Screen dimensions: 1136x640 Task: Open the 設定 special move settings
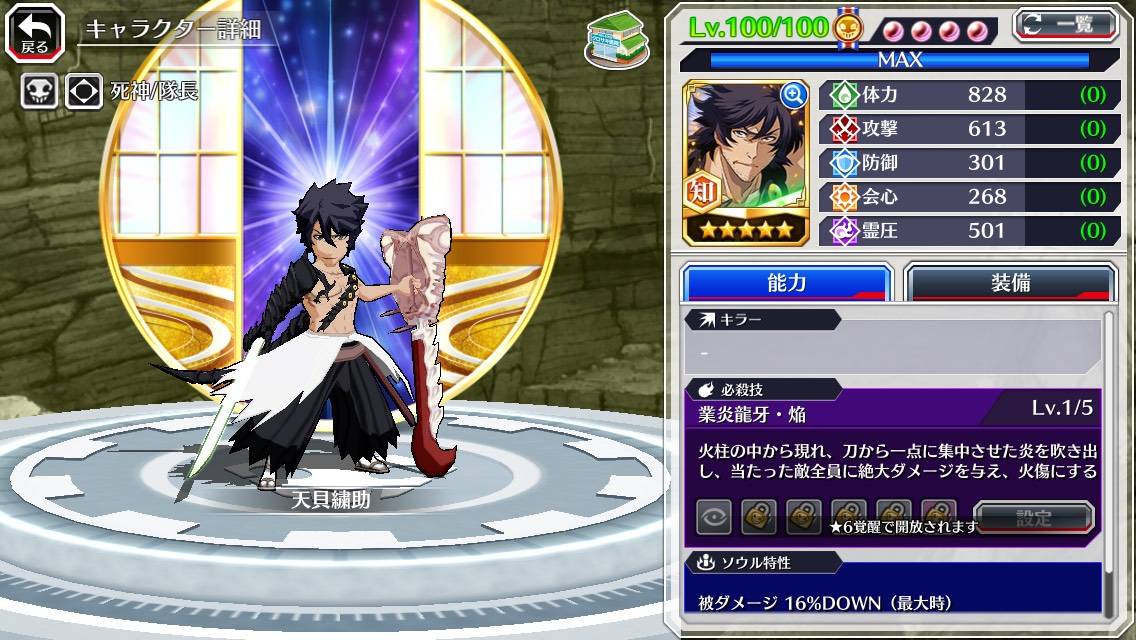(x=1034, y=517)
